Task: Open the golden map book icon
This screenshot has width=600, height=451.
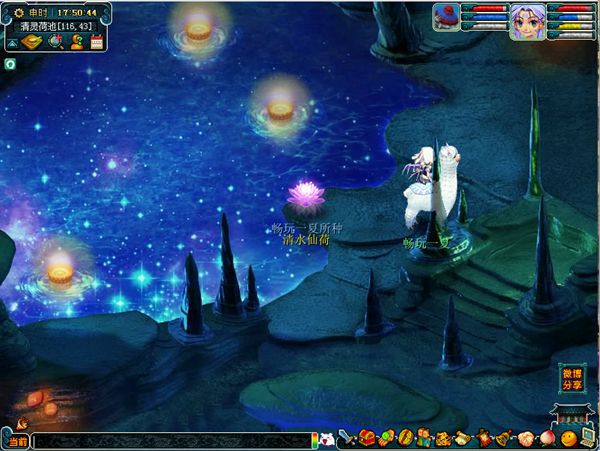Action: pos(32,43)
